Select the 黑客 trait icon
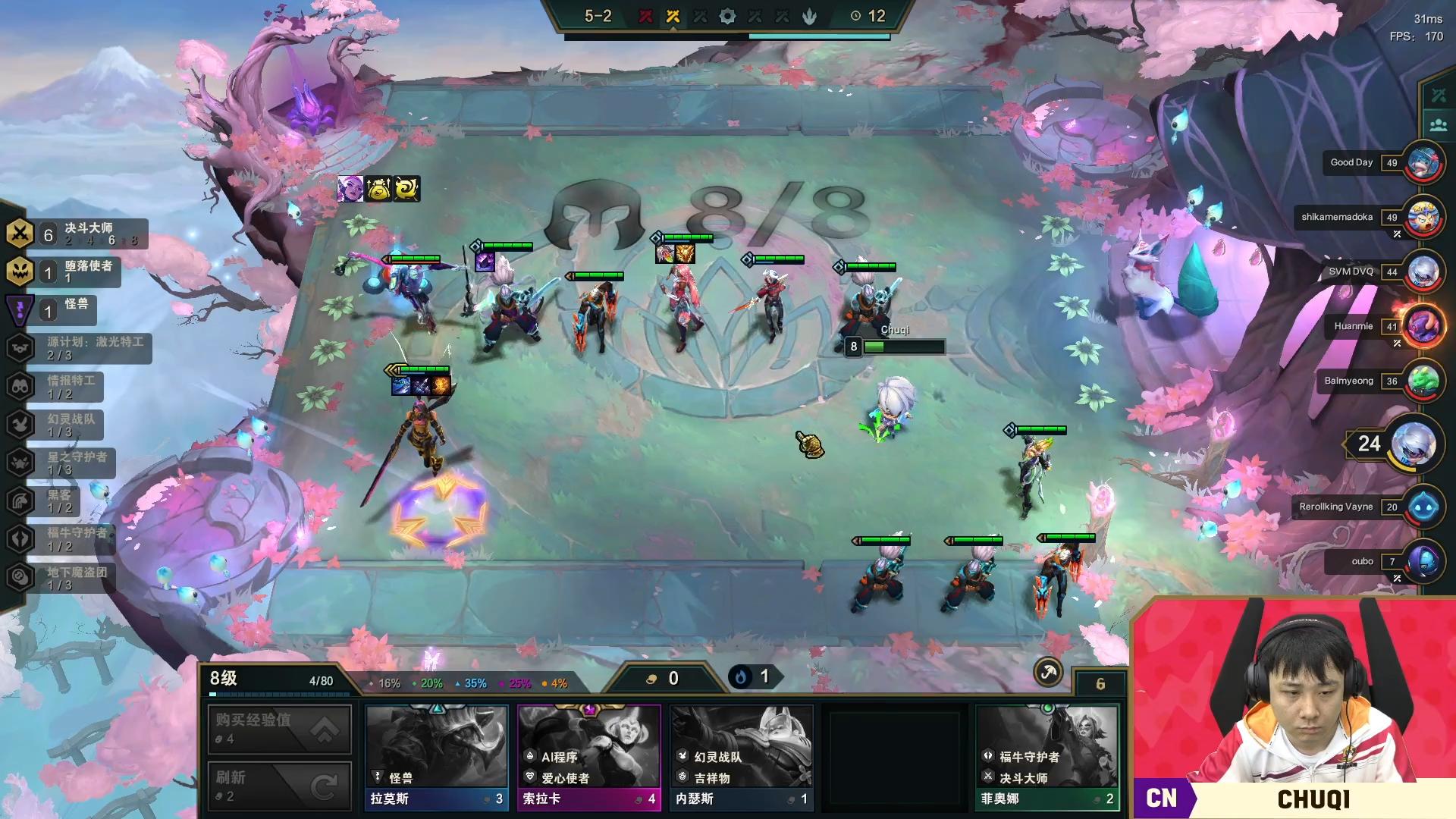 pyautogui.click(x=19, y=500)
